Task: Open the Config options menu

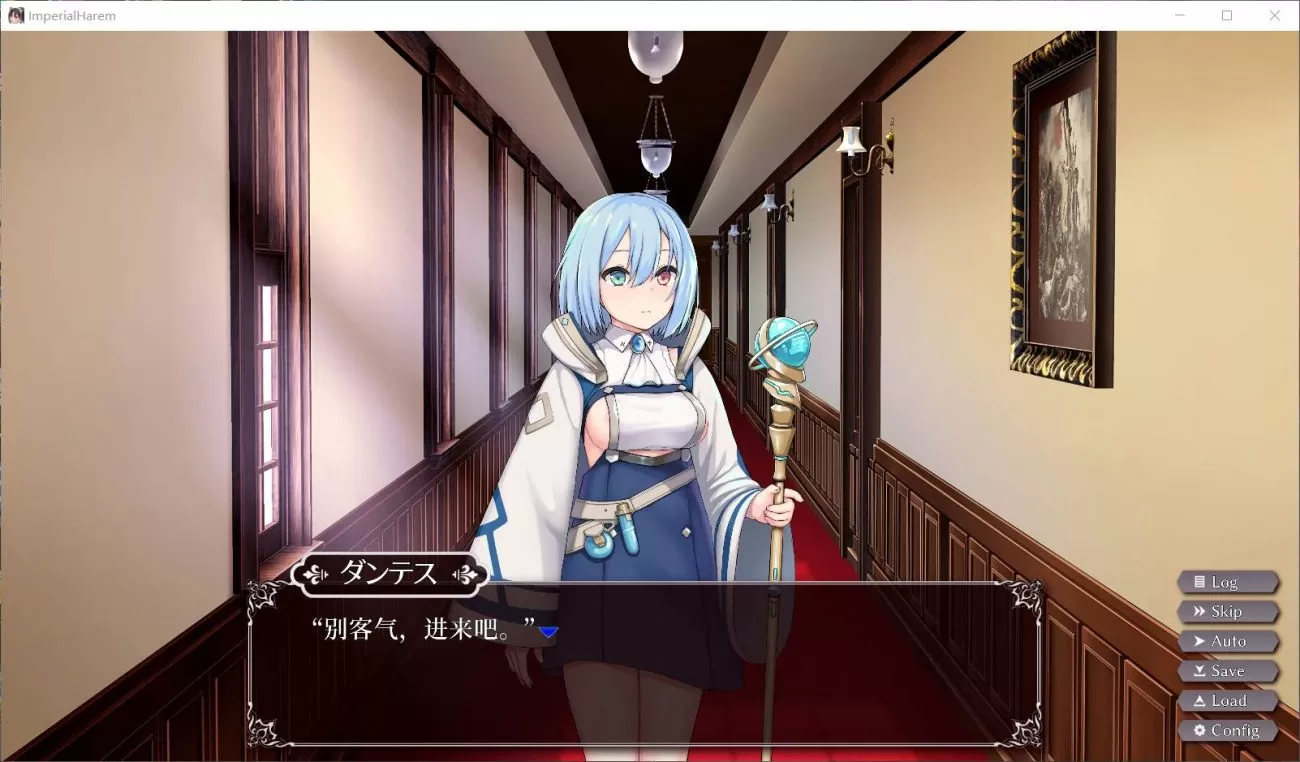Action: (x=1228, y=730)
